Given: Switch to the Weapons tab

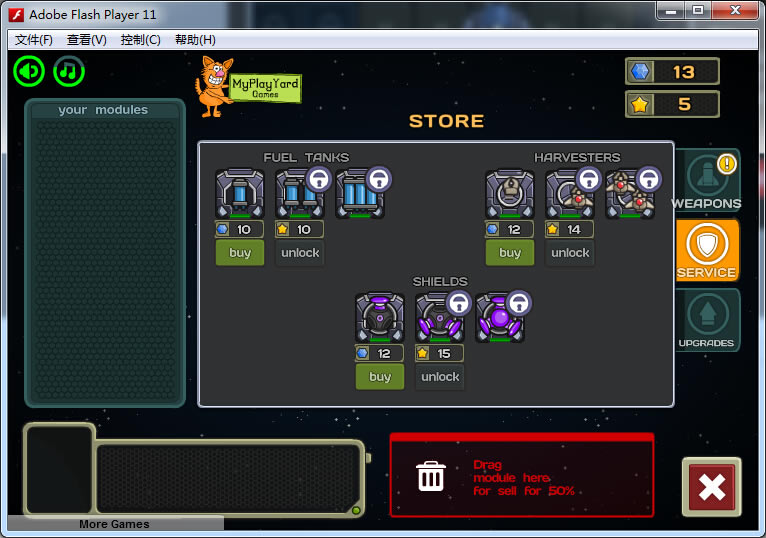Looking at the screenshot, I should pyautogui.click(x=707, y=182).
